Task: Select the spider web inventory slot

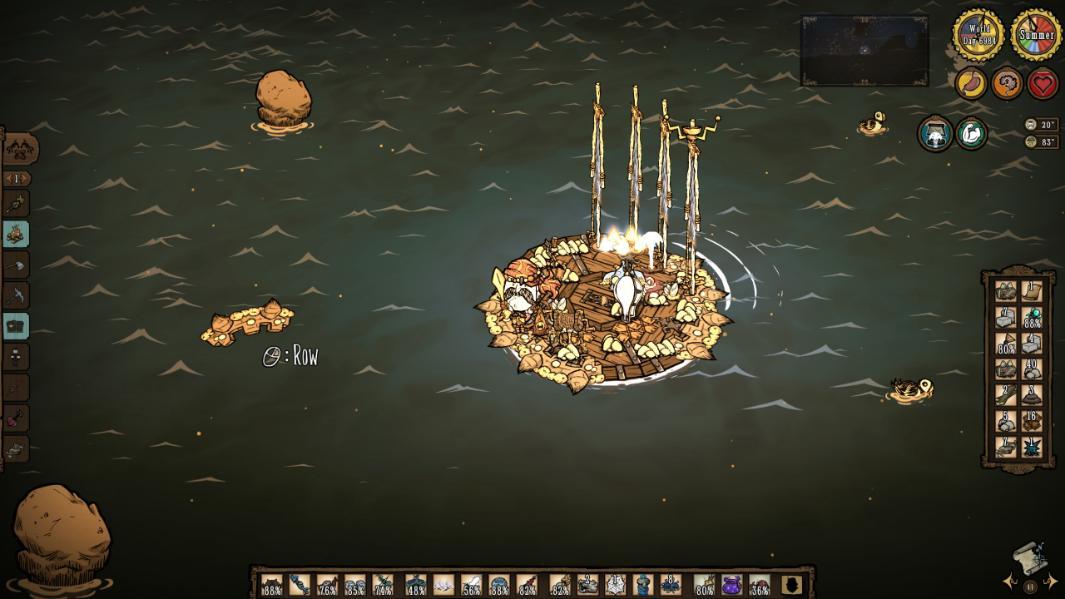Action: 615,584
